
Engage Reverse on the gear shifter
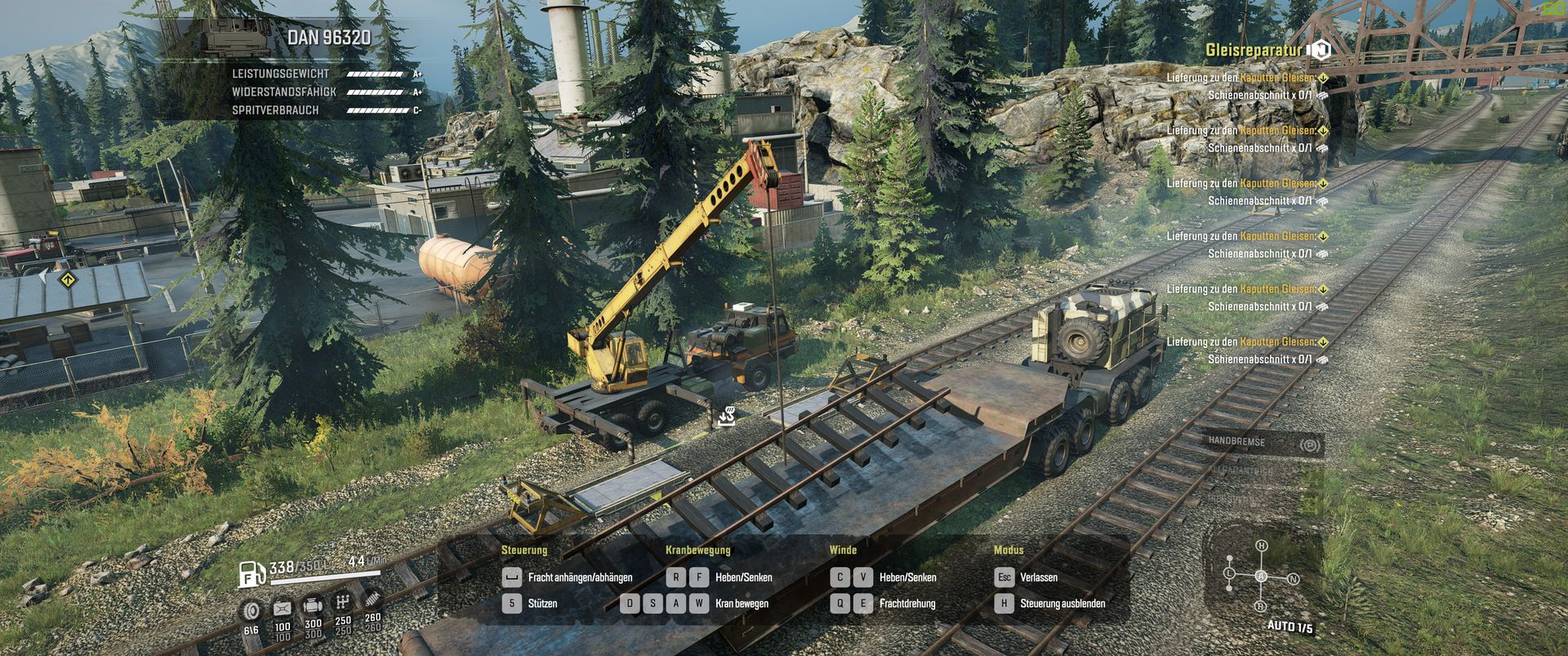pos(1261,606)
